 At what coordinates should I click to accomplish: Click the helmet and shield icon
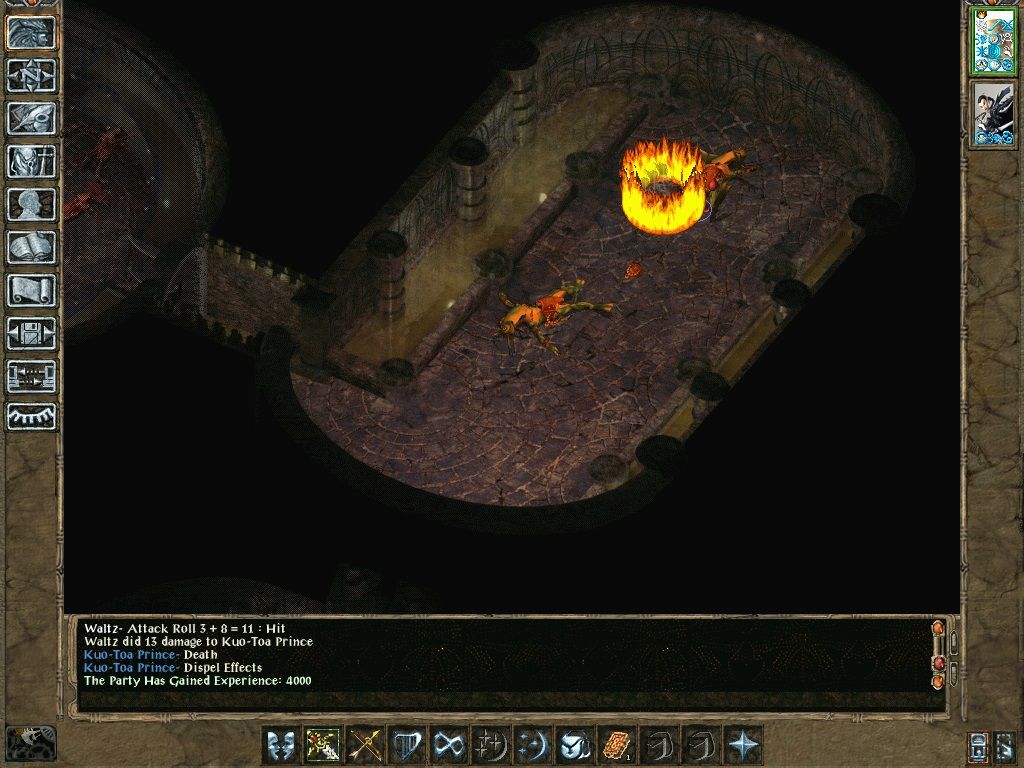[x=575, y=746]
